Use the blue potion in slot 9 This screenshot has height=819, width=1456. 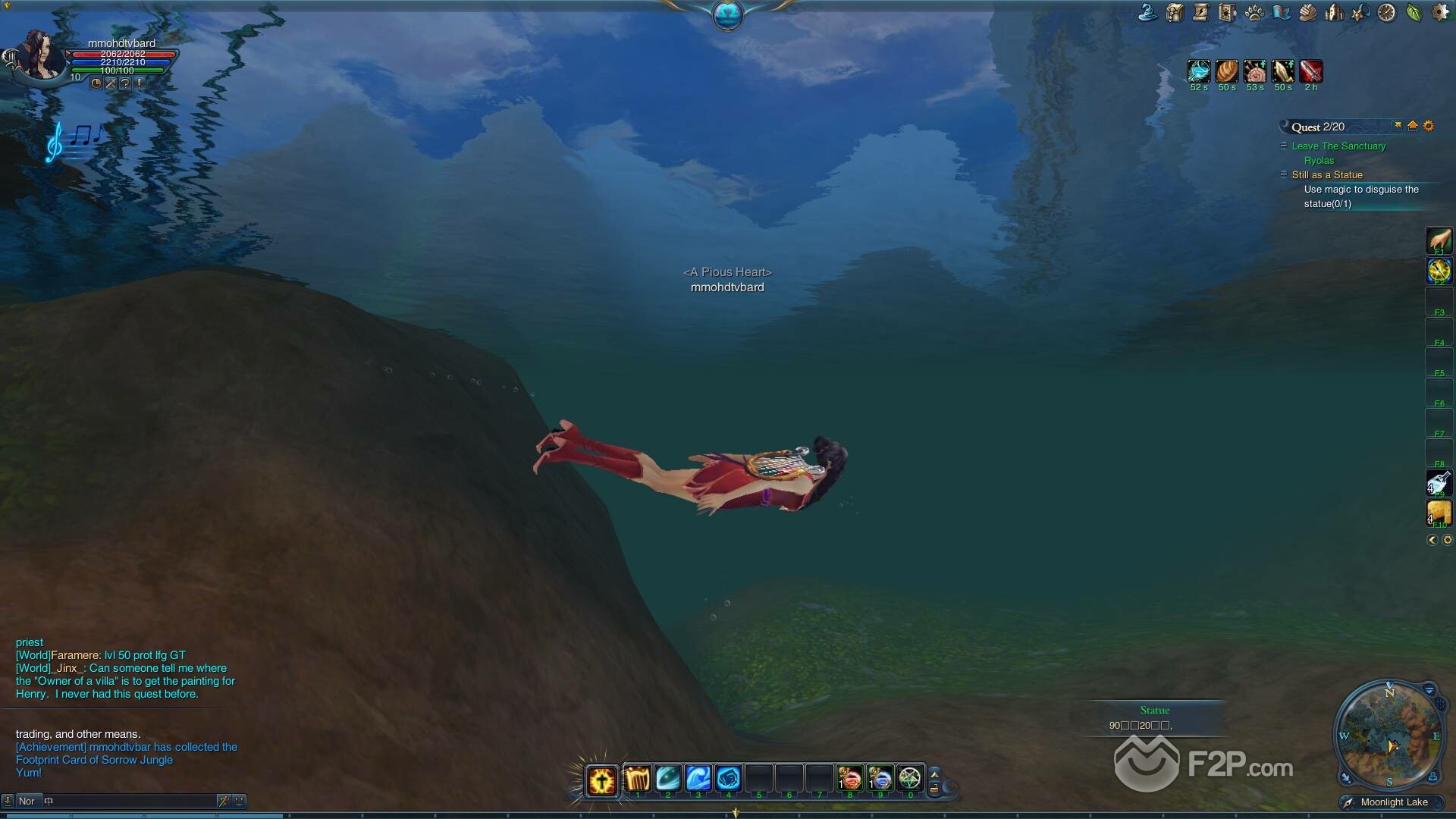pos(880,778)
